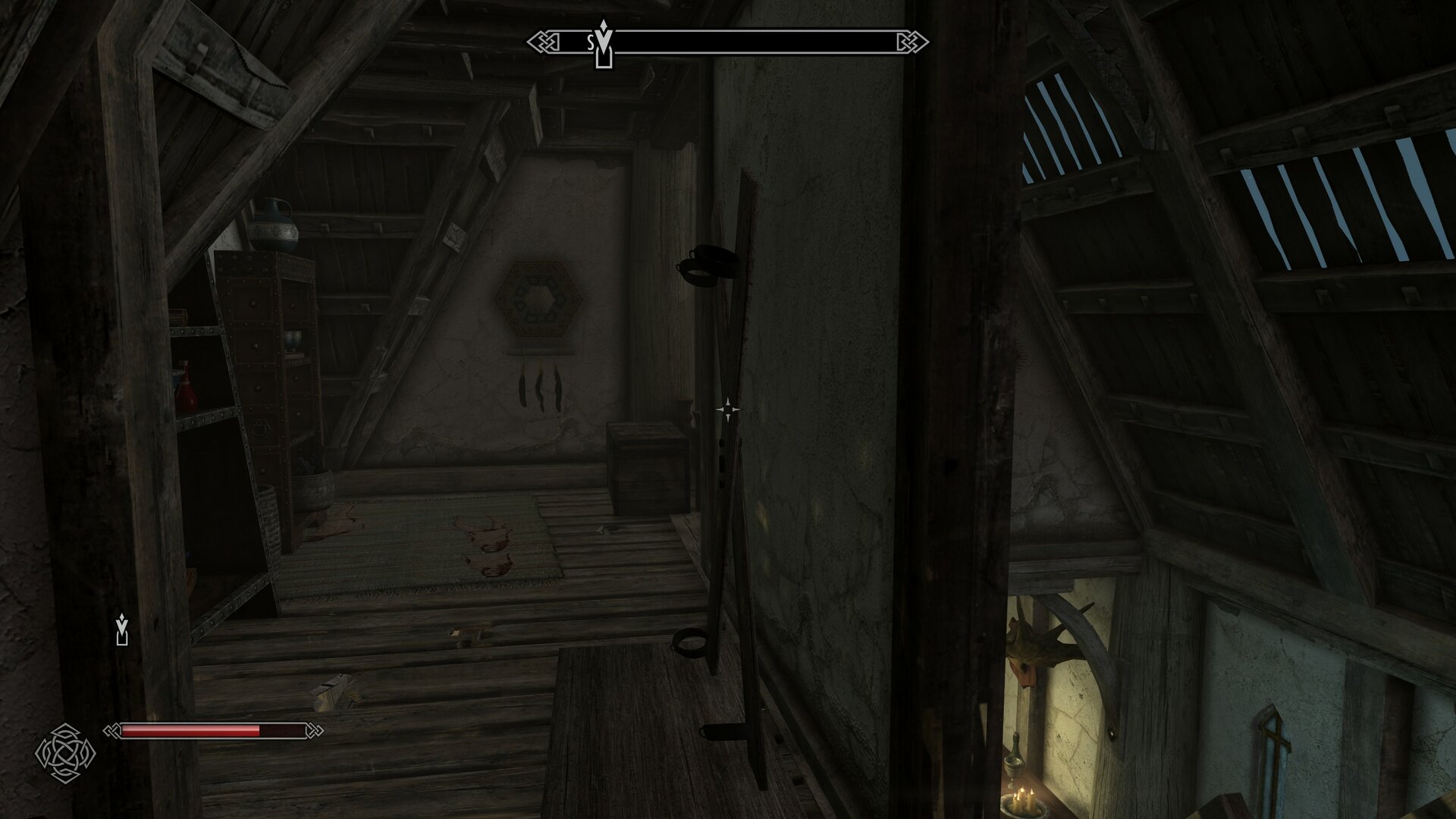The image size is (1456, 819).
Task: Click the blue jug atop the shelf
Action: tap(275, 227)
